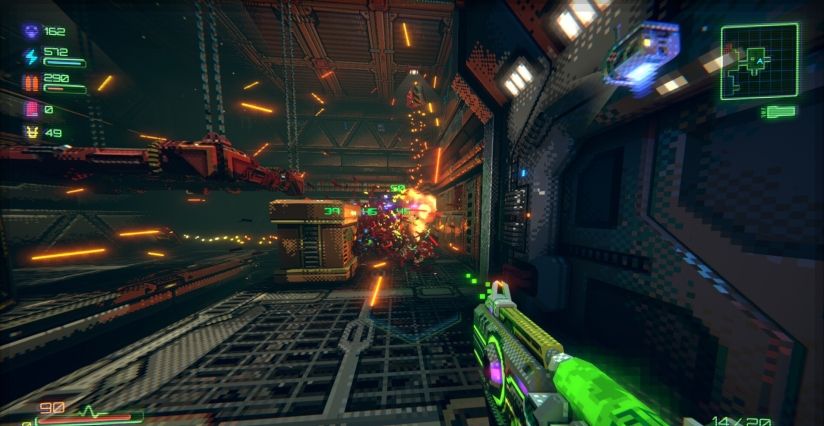
Task: Click the pink canister icon
Action: click(x=30, y=108)
